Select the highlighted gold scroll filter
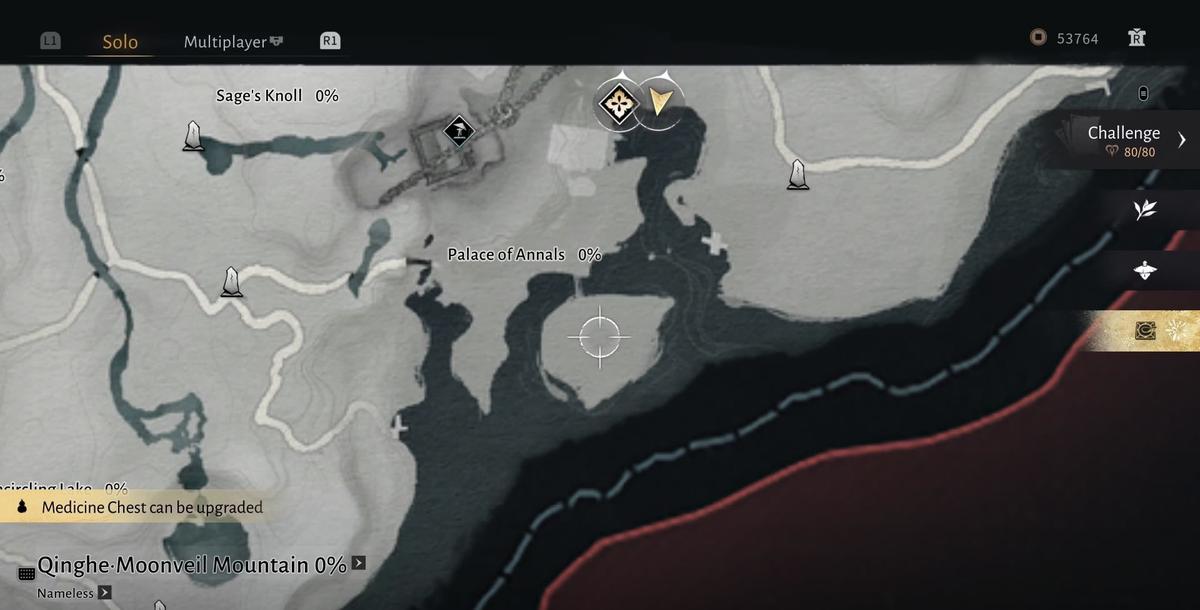The height and width of the screenshot is (610, 1200). coord(1146,330)
